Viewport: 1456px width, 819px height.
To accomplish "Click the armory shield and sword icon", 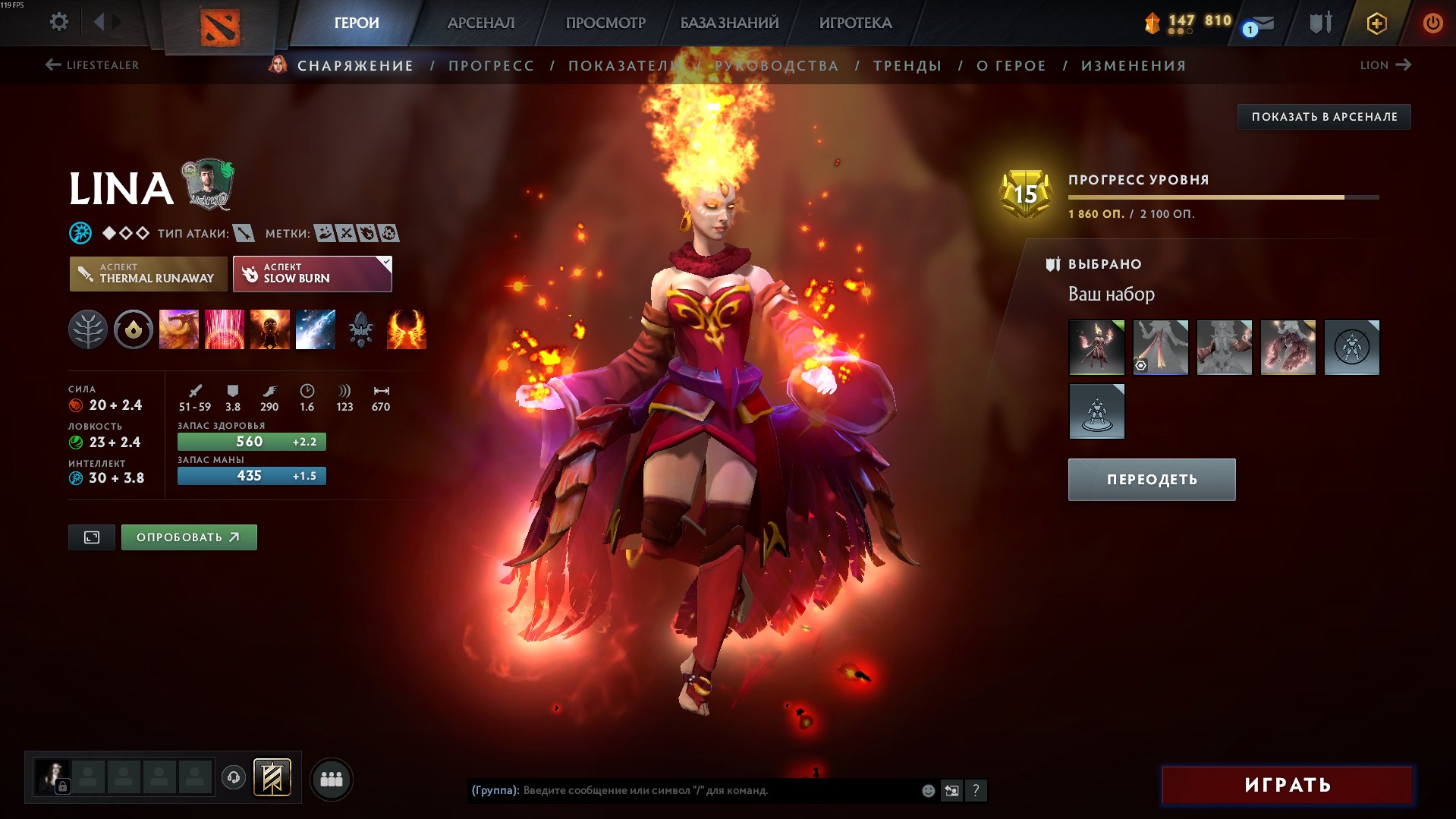I will (x=1319, y=22).
